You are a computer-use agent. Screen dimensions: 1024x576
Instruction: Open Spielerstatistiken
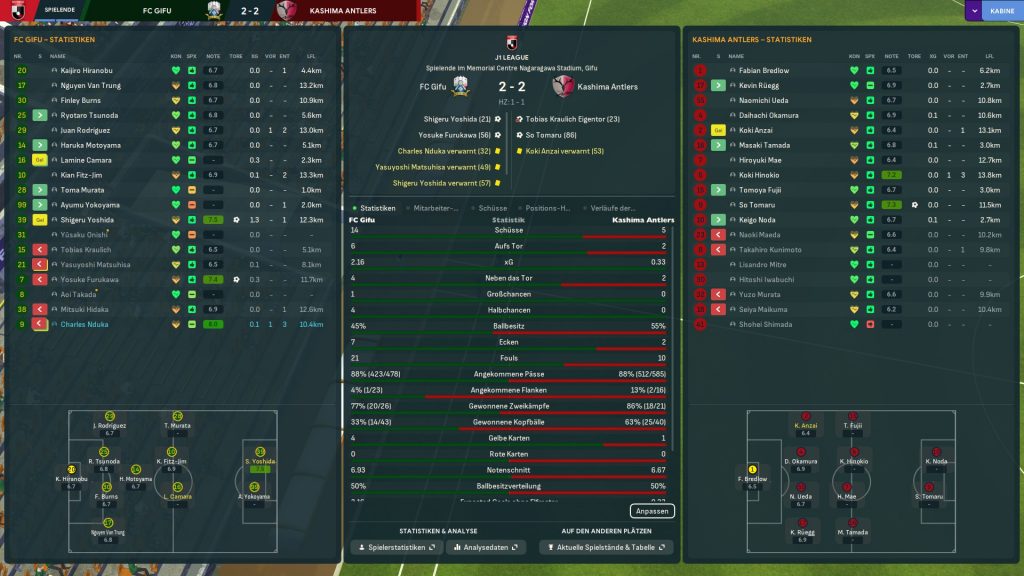pos(396,548)
